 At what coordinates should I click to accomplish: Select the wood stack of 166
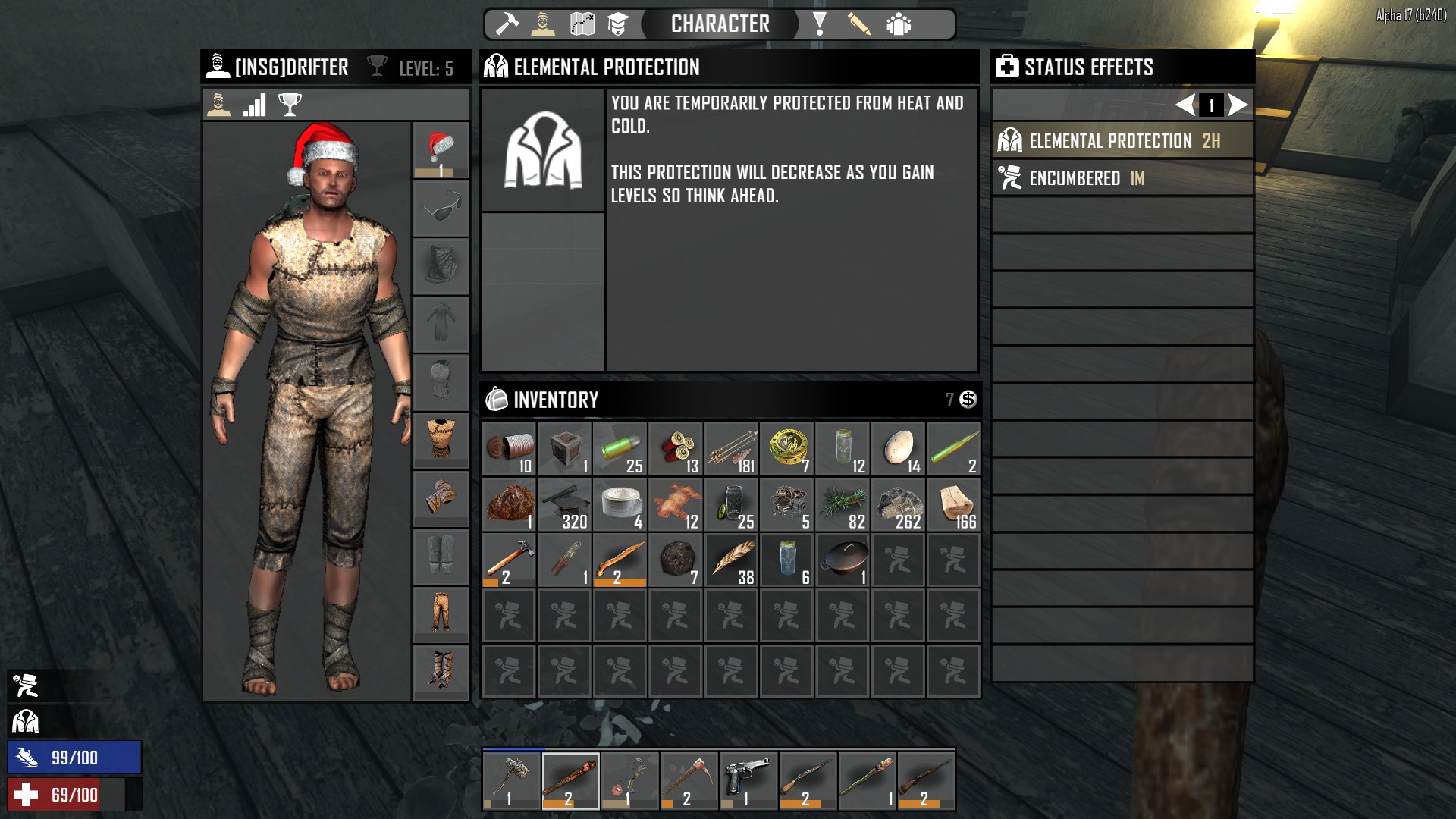[x=954, y=504]
